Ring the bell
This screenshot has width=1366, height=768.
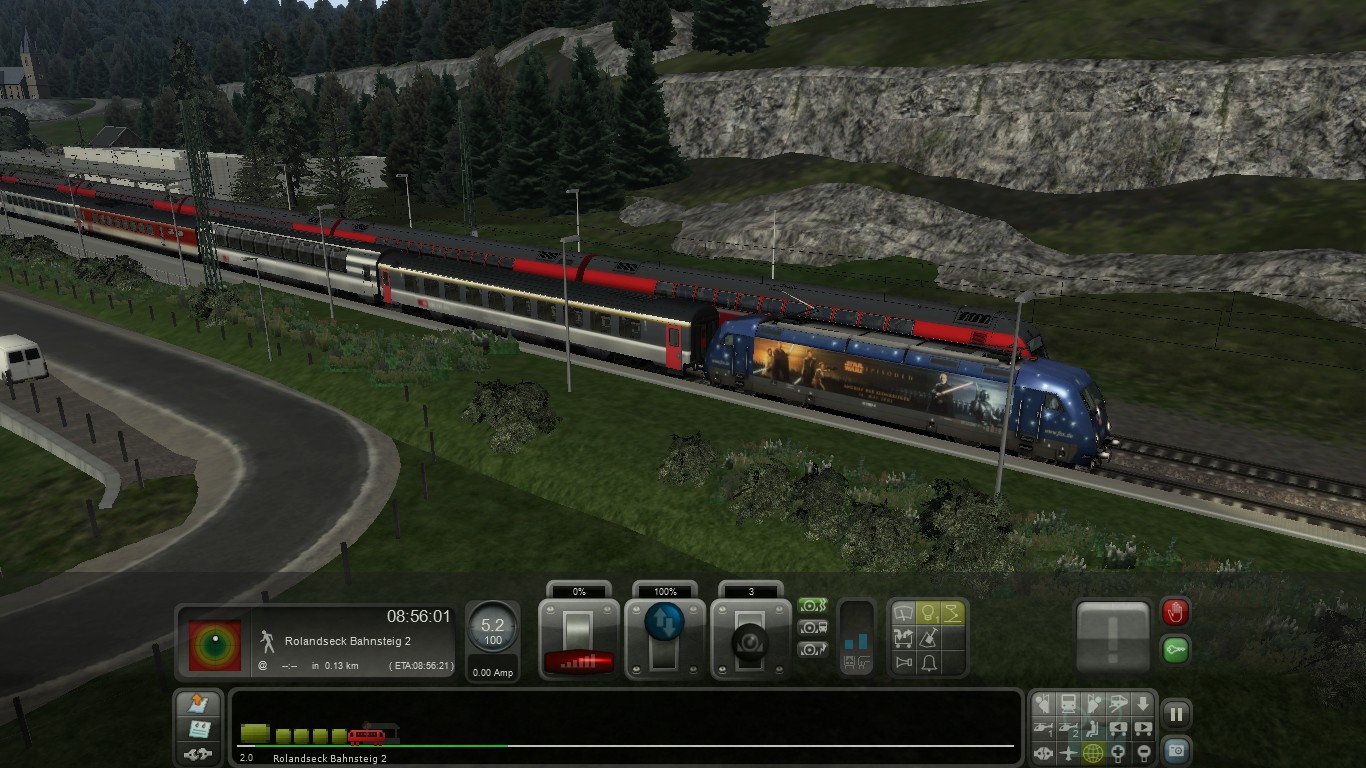(929, 662)
